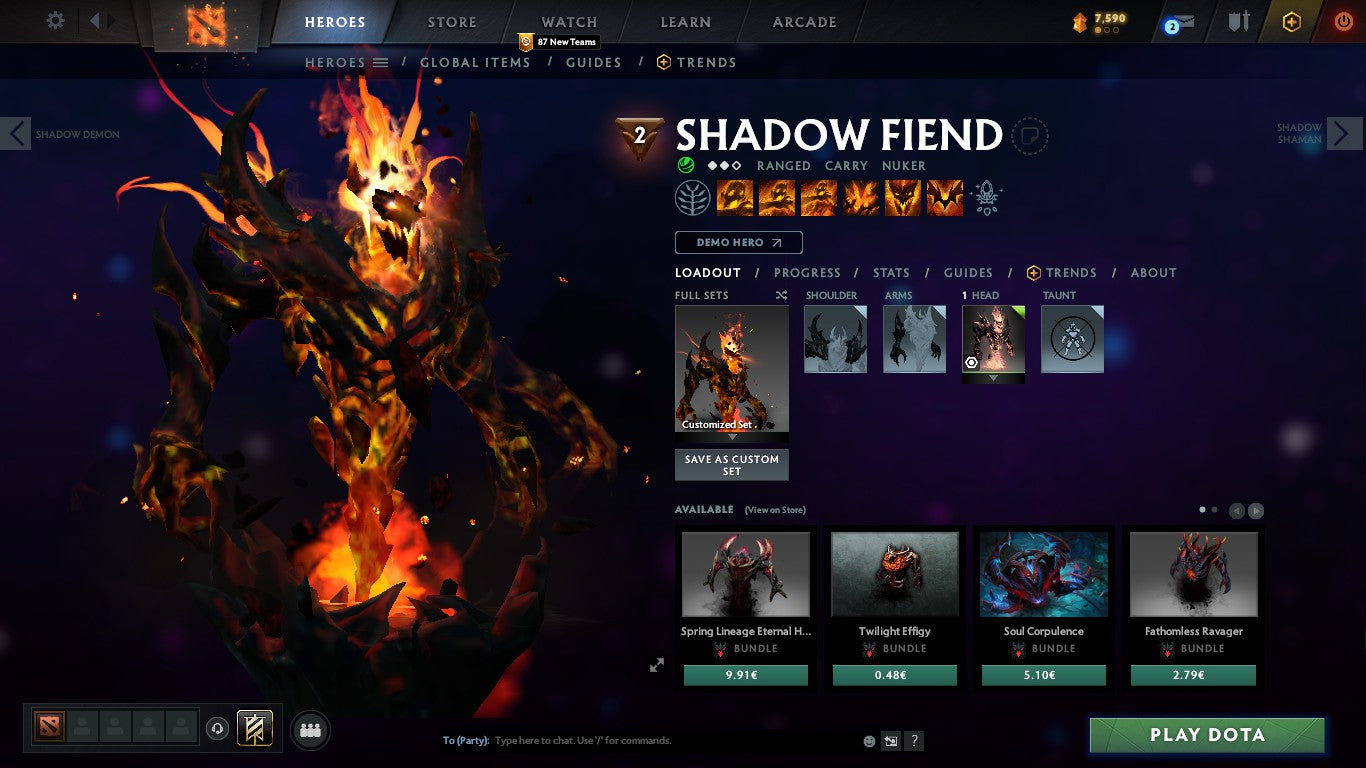Open the Armory shield-and-sword icon
The width and height of the screenshot is (1366, 768).
(1240, 20)
